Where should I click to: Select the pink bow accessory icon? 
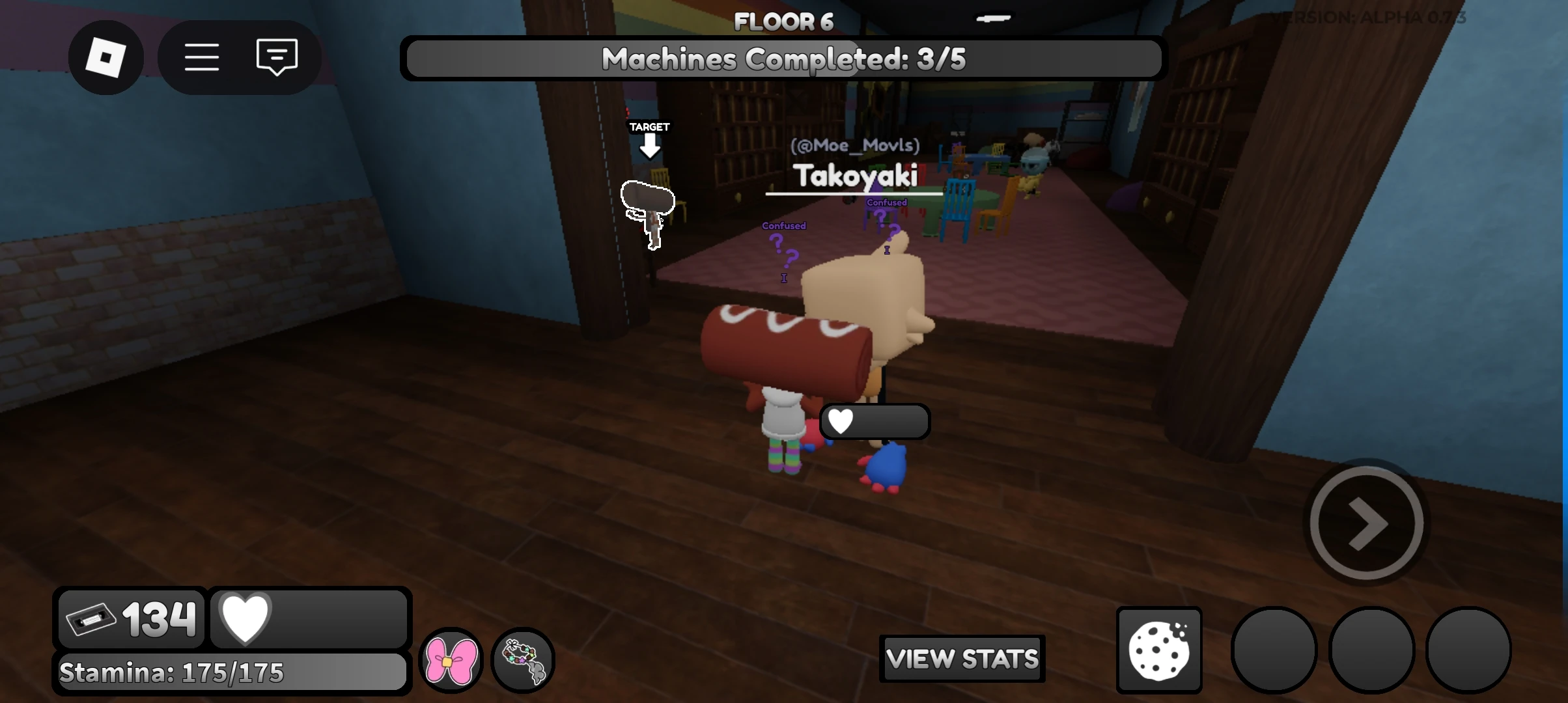451,660
